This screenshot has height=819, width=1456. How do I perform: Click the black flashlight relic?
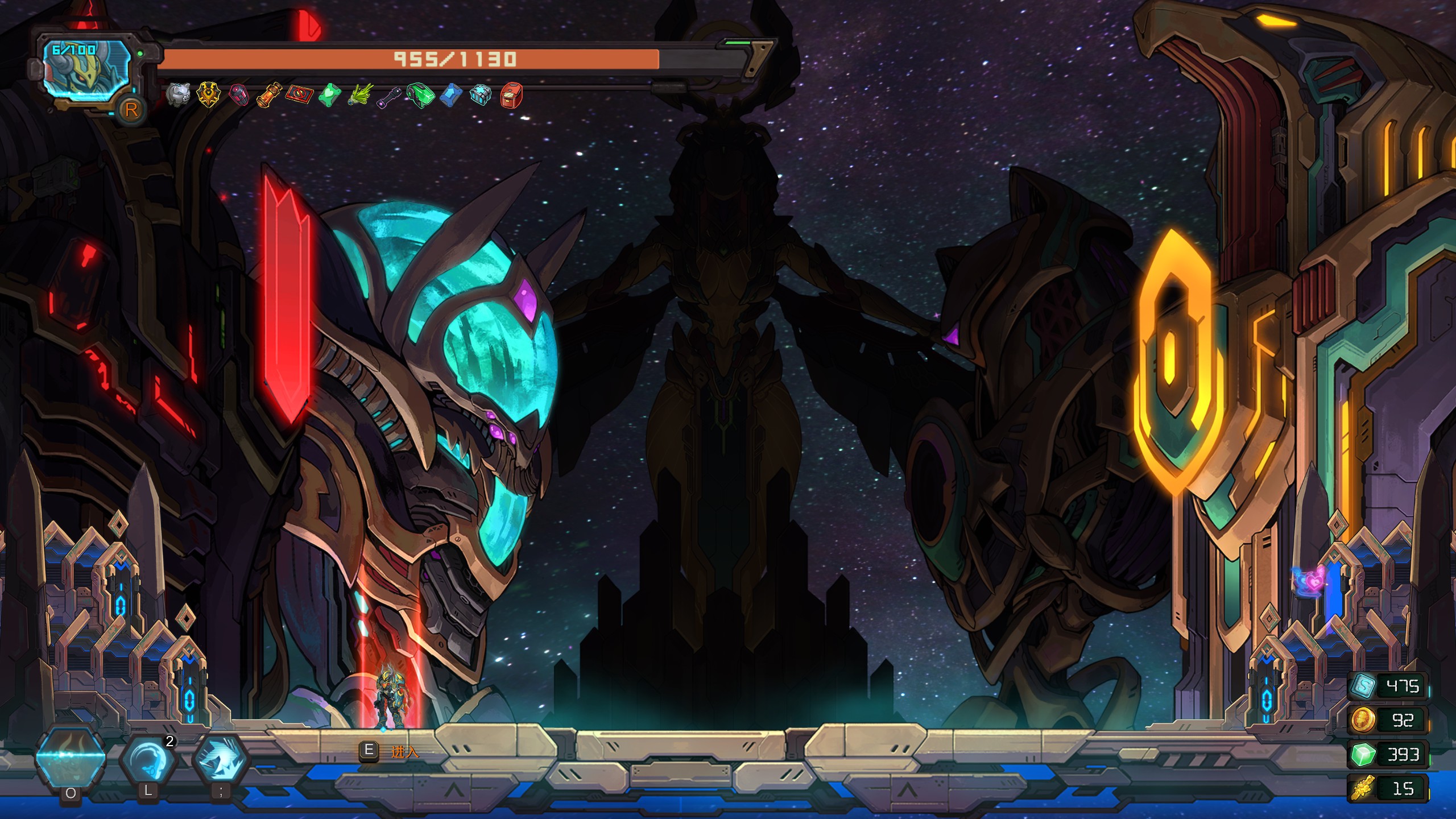click(390, 96)
